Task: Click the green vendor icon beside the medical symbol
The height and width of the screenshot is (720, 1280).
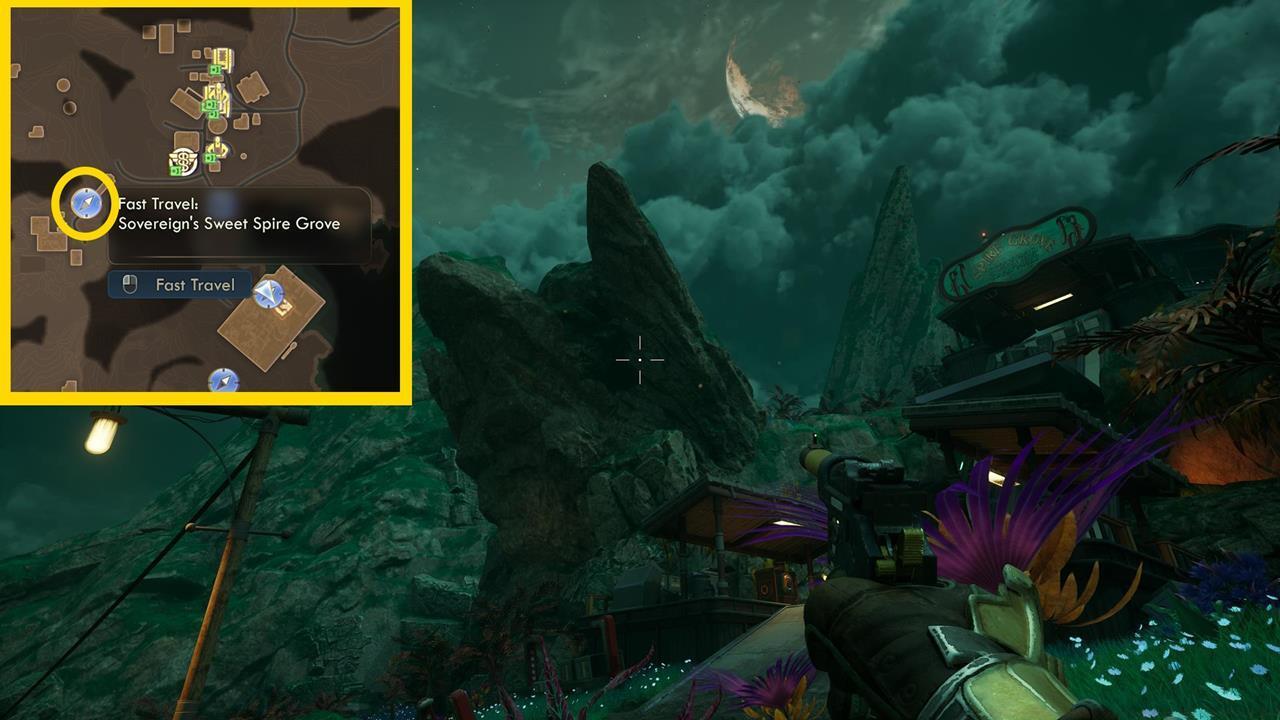Action: 175,170
